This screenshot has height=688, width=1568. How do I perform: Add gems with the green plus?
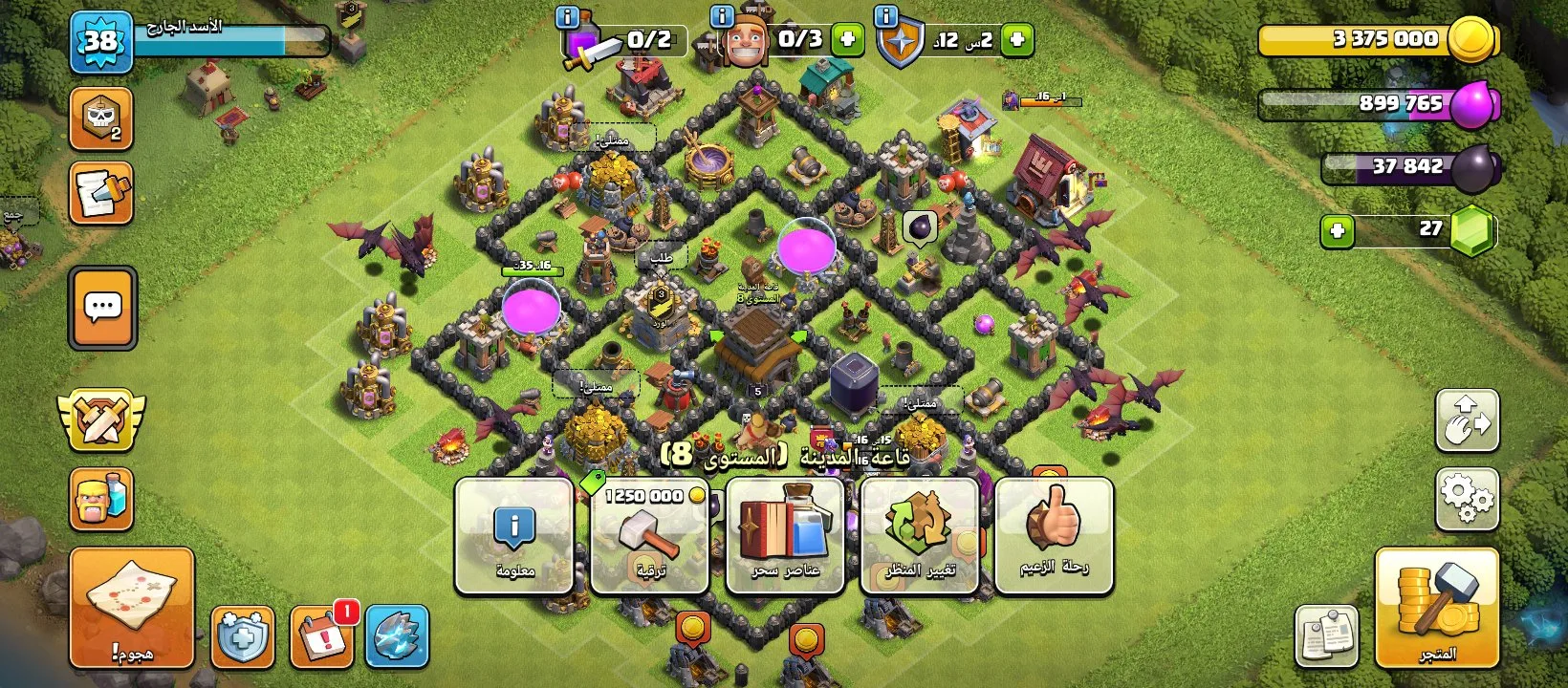tap(1337, 230)
